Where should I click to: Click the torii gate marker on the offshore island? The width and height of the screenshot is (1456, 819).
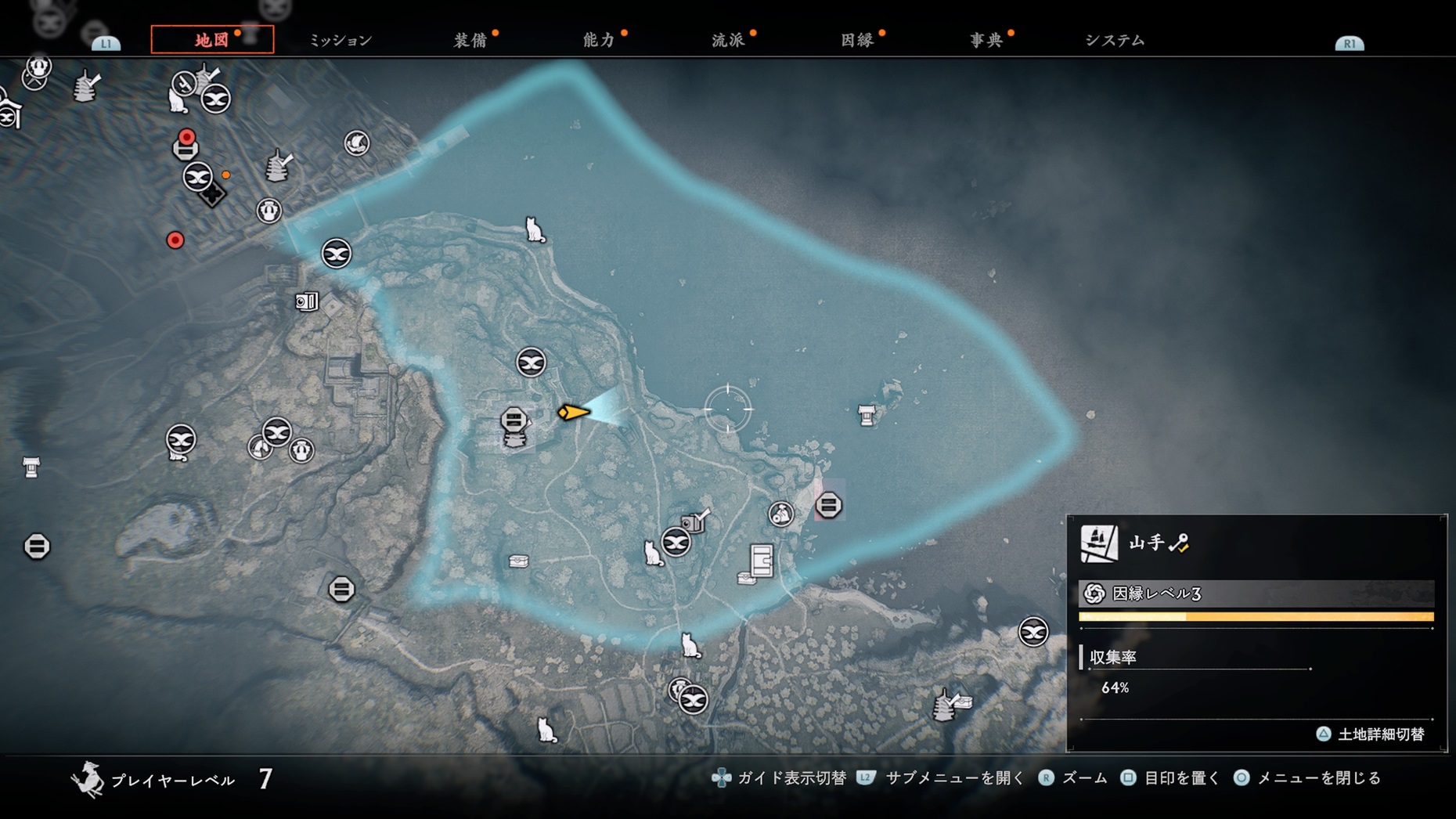(x=867, y=415)
